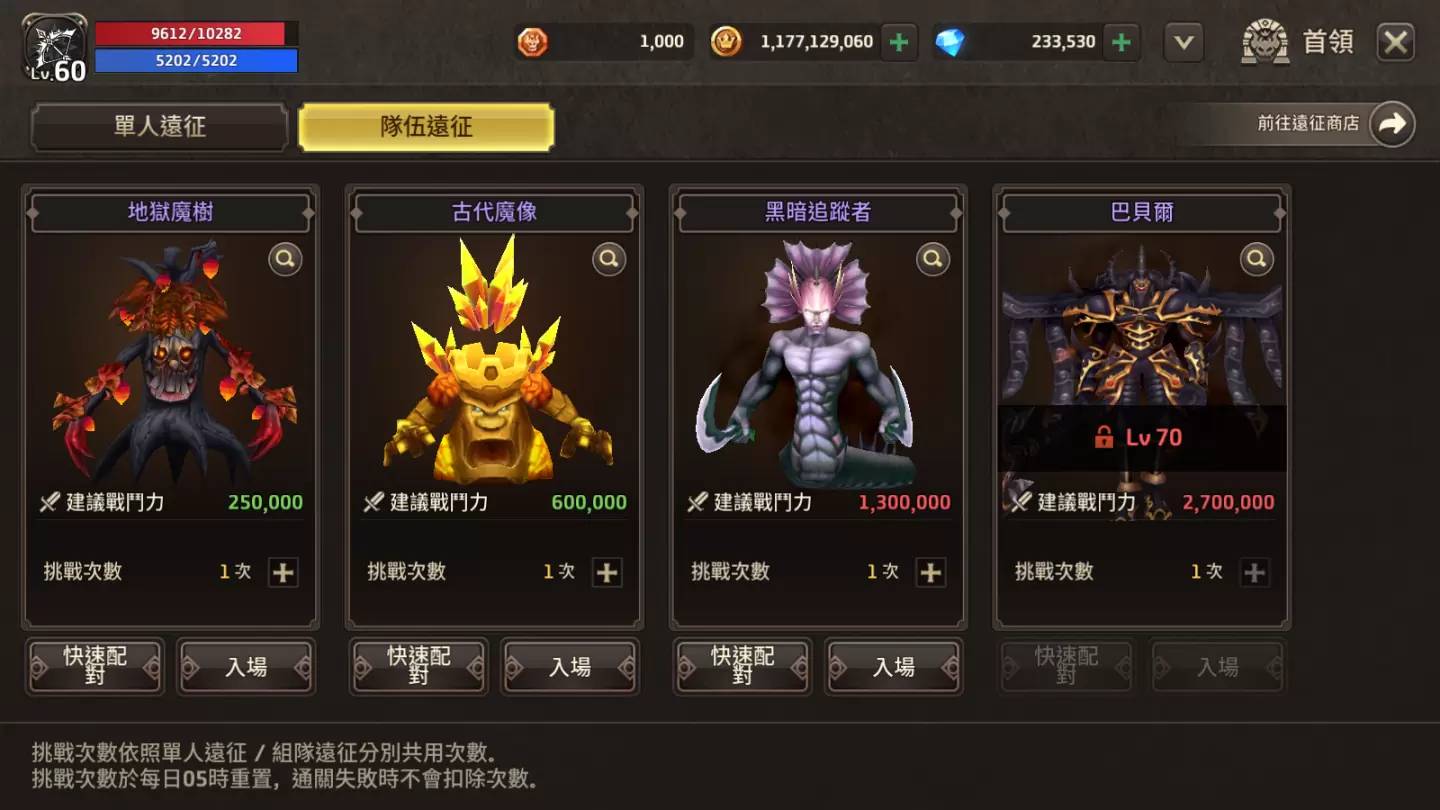This screenshot has width=1440, height=810.
Task: Open 黑暗追蹤者 info magnifier
Action: (933, 260)
